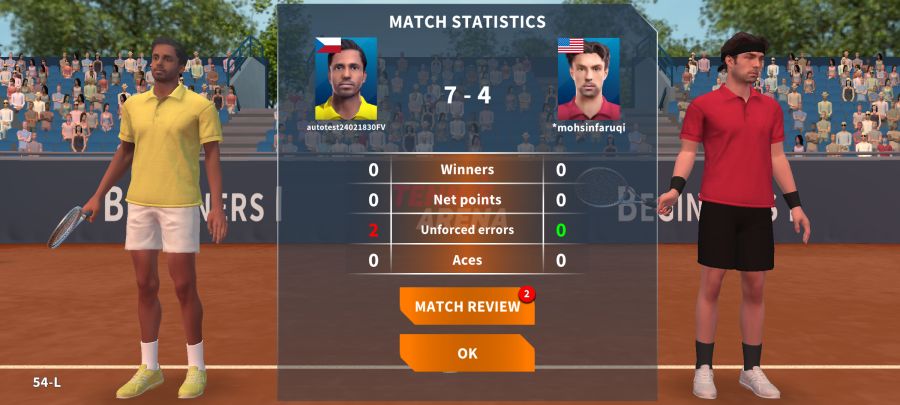Confirm match statistics with OK
The width and height of the screenshot is (900, 405).
(466, 353)
